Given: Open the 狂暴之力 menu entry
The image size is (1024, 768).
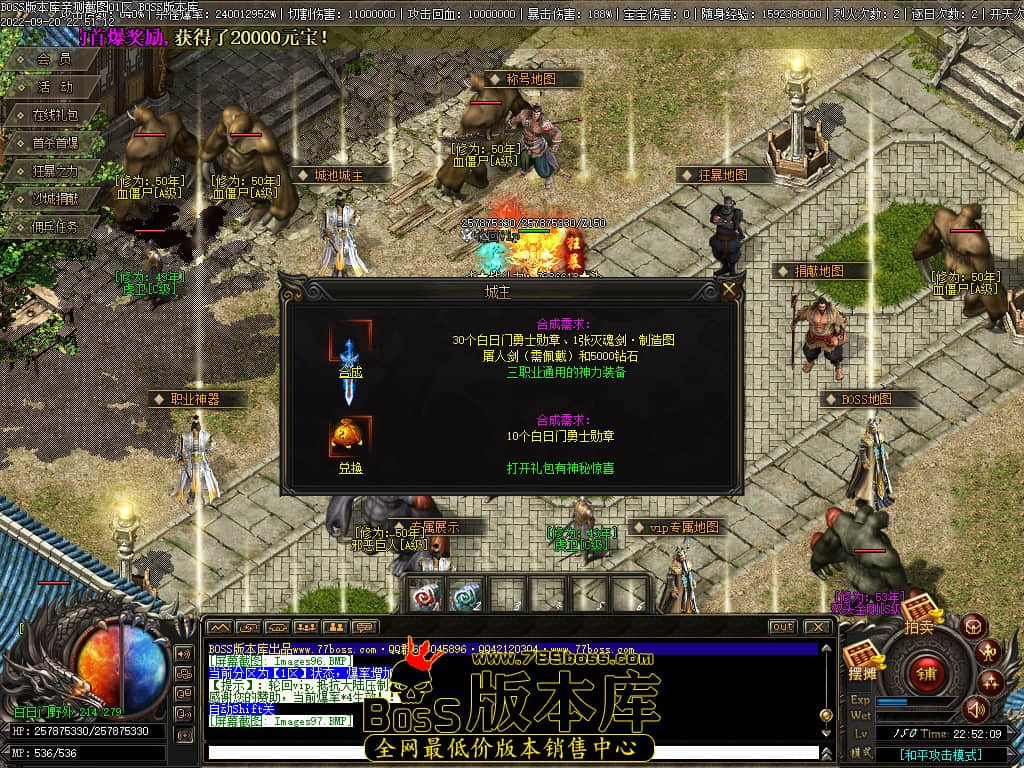Looking at the screenshot, I should [54, 171].
